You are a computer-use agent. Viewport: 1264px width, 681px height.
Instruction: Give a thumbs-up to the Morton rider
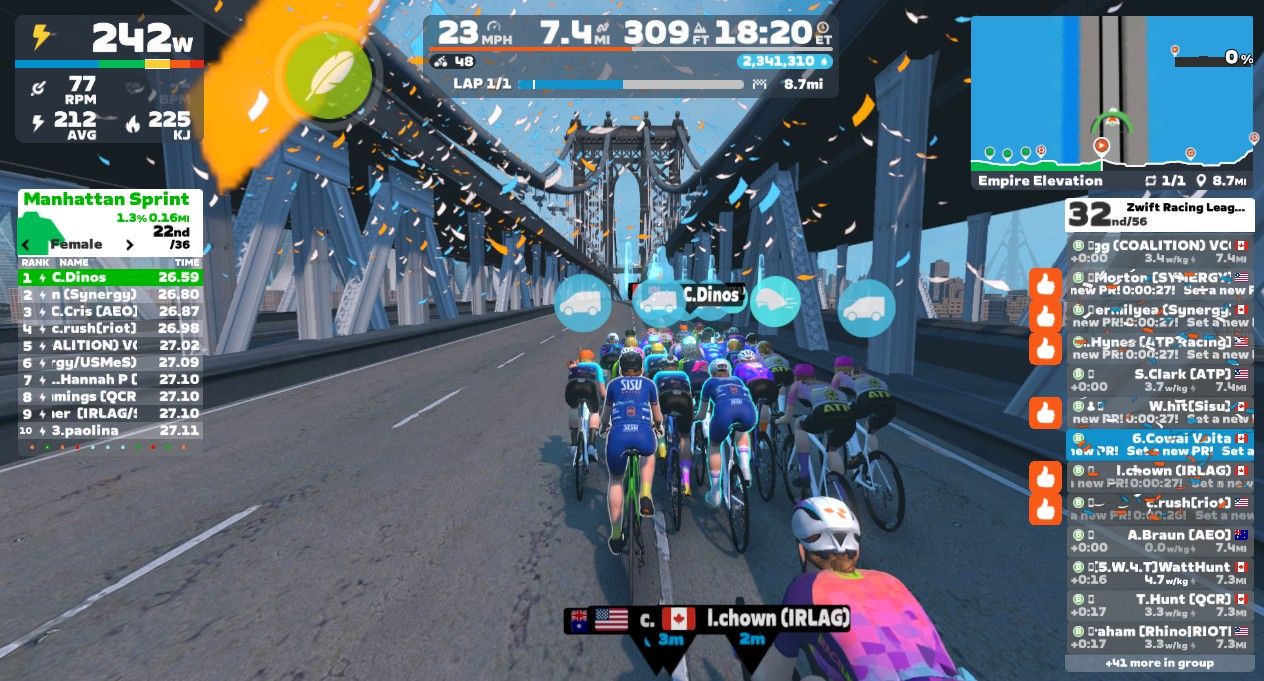pyautogui.click(x=1045, y=284)
